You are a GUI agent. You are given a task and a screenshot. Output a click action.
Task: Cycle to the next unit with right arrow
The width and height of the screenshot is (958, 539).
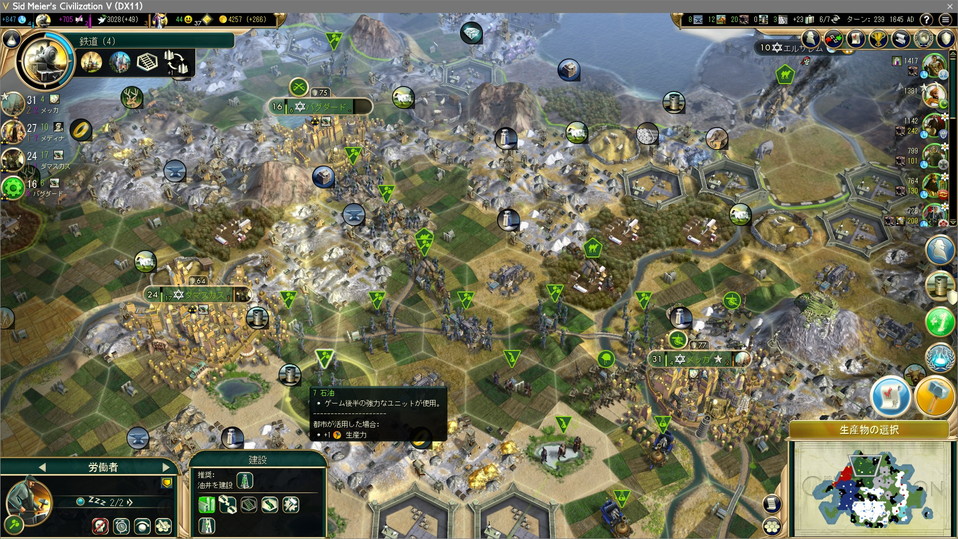165,467
